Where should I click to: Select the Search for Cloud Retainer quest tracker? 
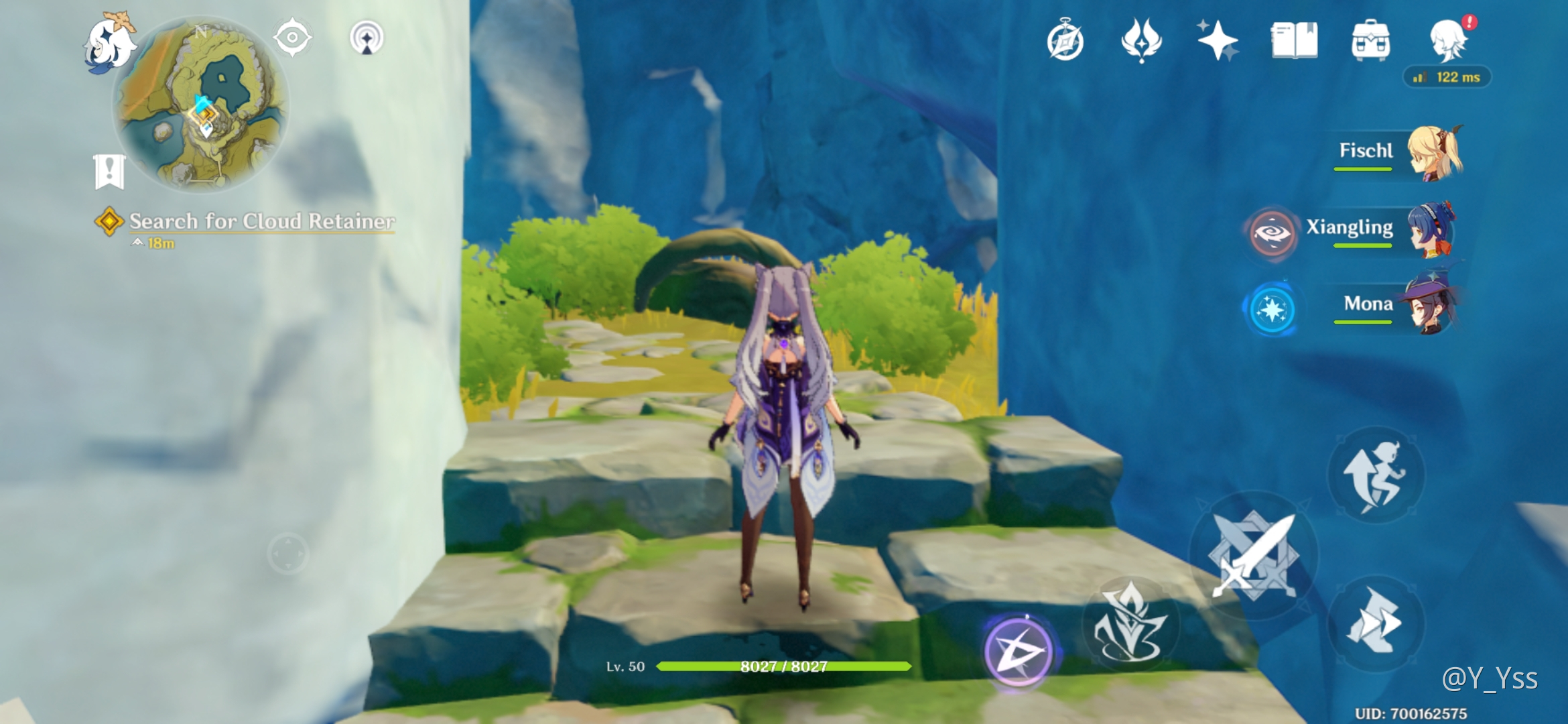pyautogui.click(x=261, y=221)
